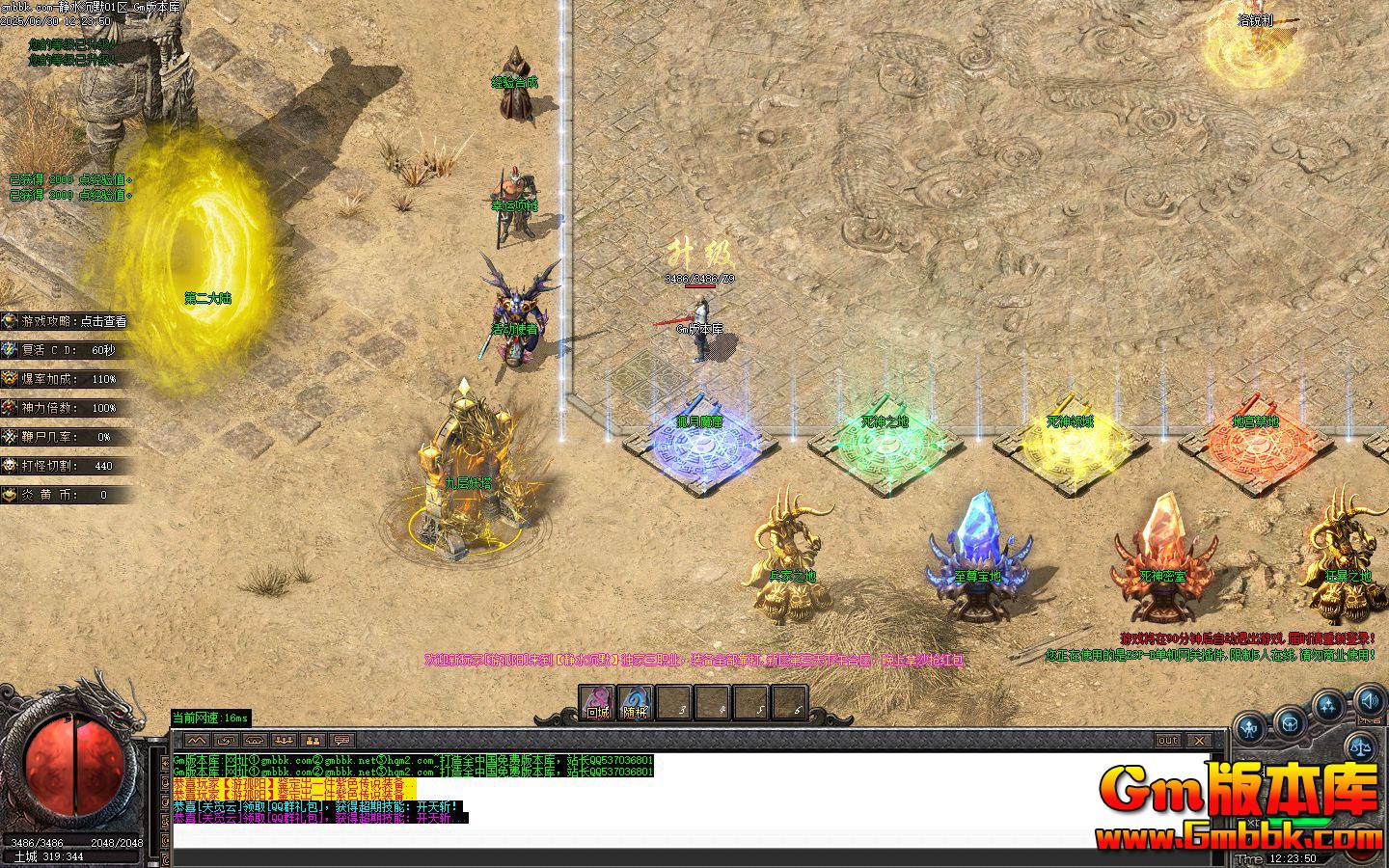
Task: Open the trade balance-scale icon
Action: click(x=1360, y=746)
